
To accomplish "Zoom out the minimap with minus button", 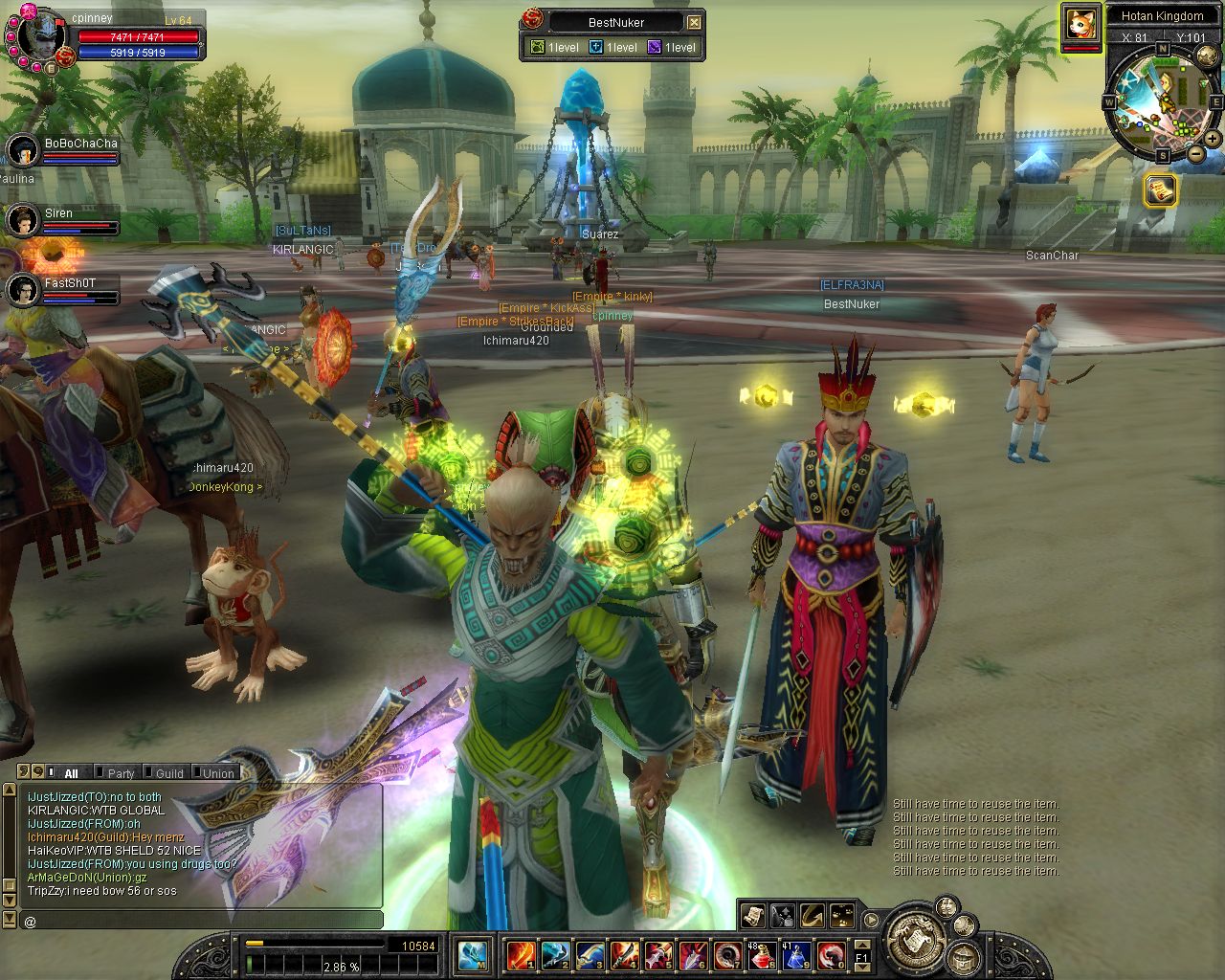I will (1195, 153).
